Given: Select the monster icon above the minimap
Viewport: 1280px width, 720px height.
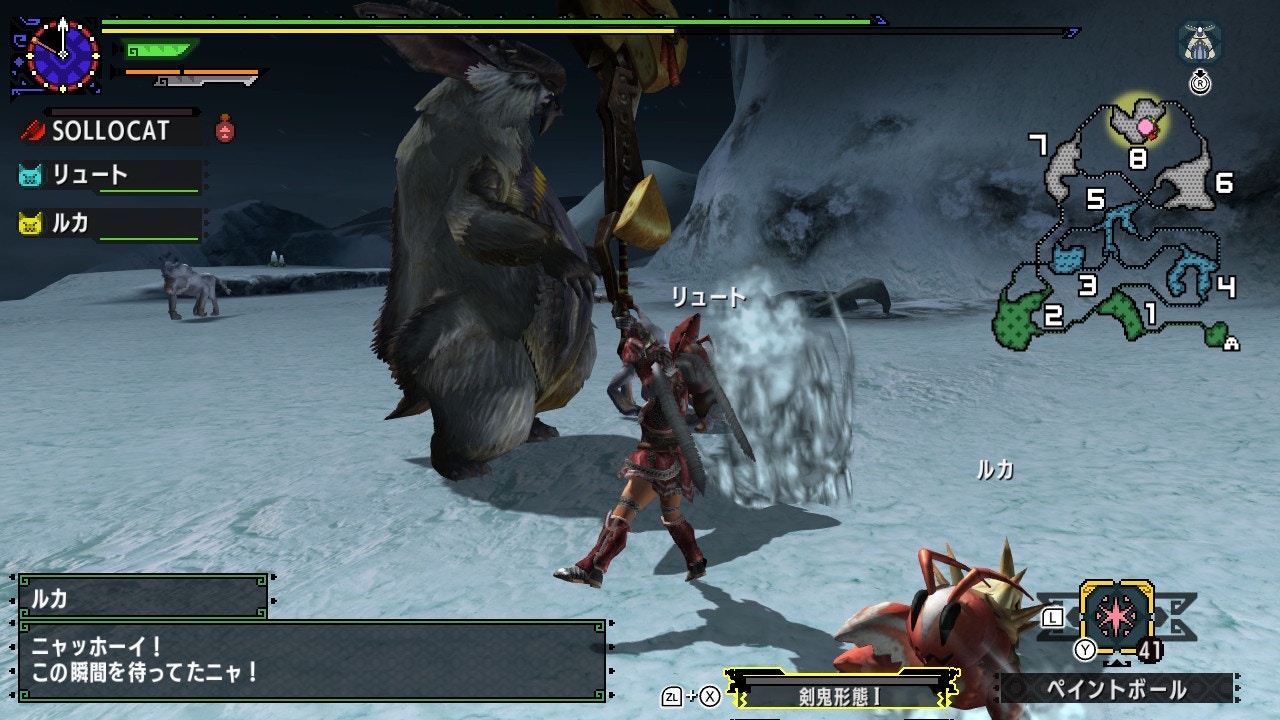Looking at the screenshot, I should click(1198, 44).
